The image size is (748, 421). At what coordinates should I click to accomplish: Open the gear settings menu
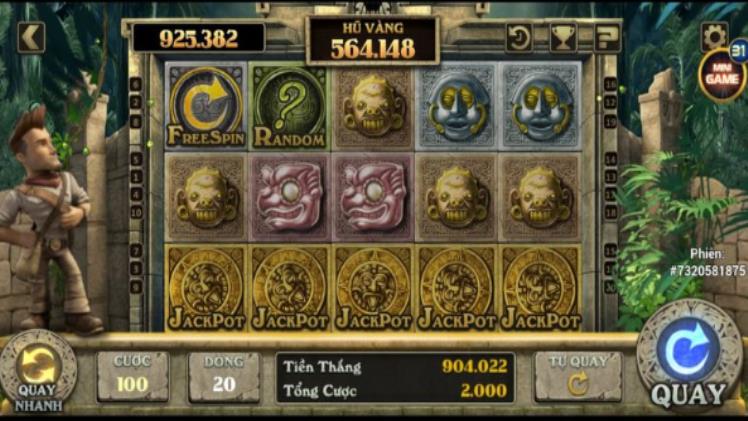(x=714, y=36)
